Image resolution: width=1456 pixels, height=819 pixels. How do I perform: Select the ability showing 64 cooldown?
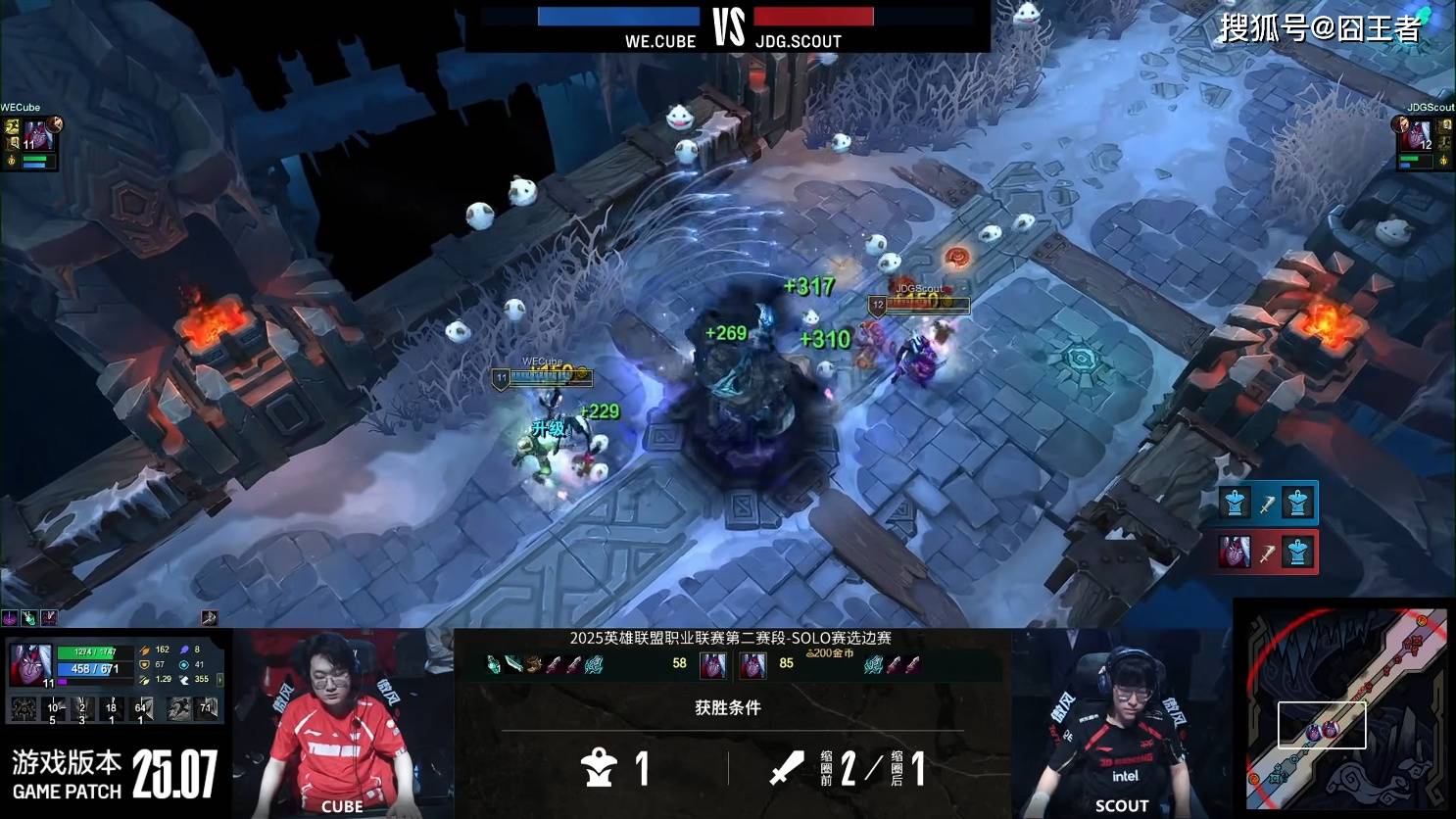[141, 708]
